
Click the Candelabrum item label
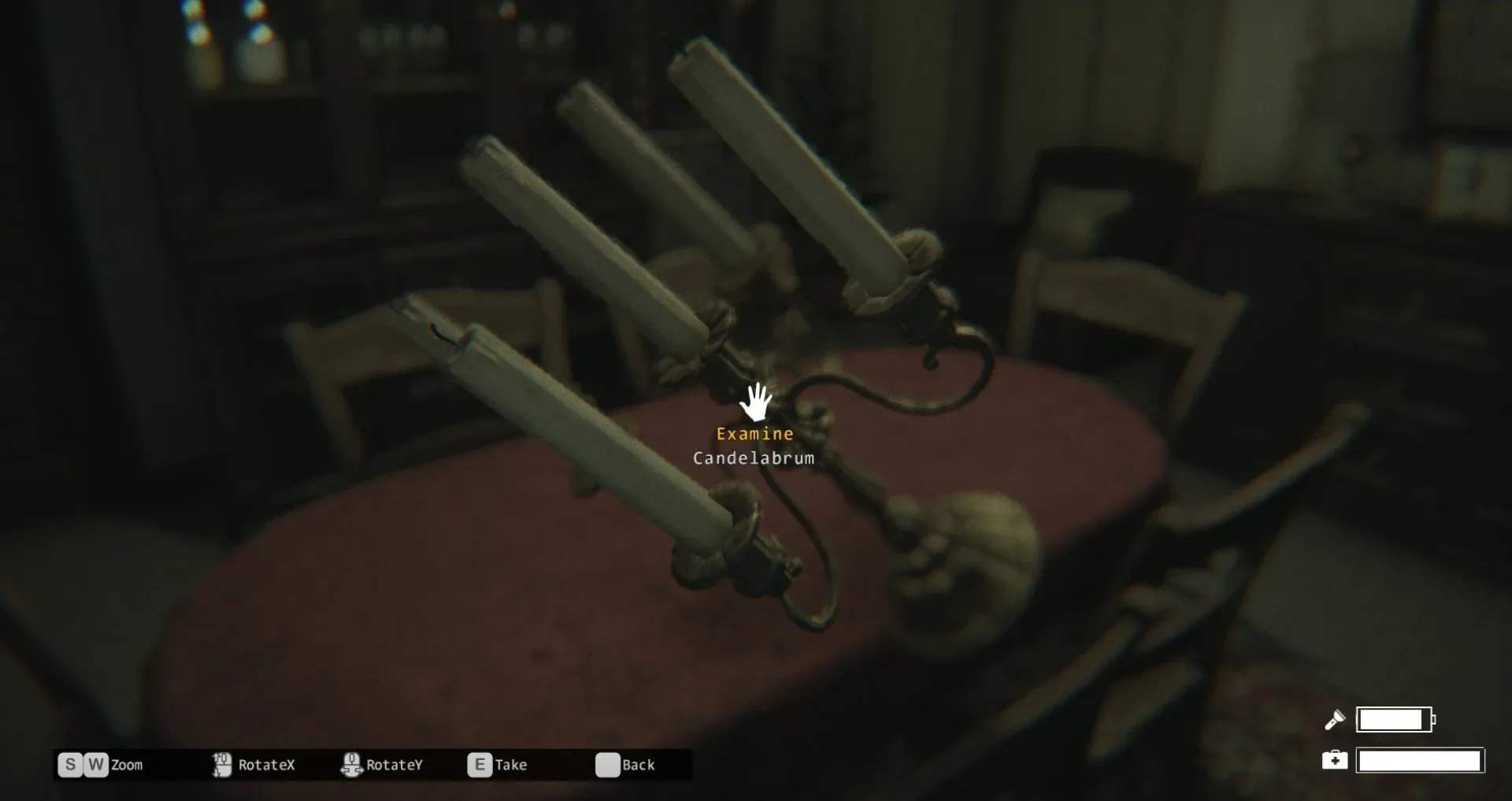point(754,458)
